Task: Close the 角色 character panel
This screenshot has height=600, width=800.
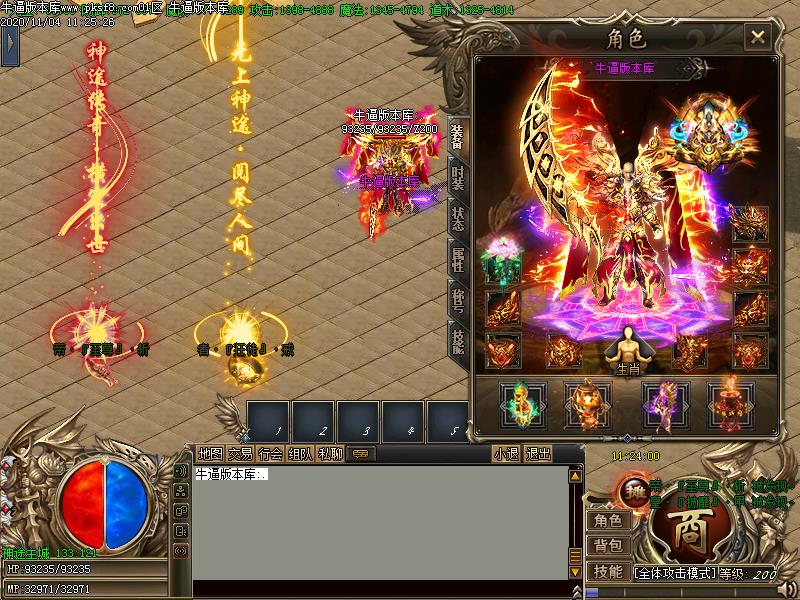Action: (758, 38)
